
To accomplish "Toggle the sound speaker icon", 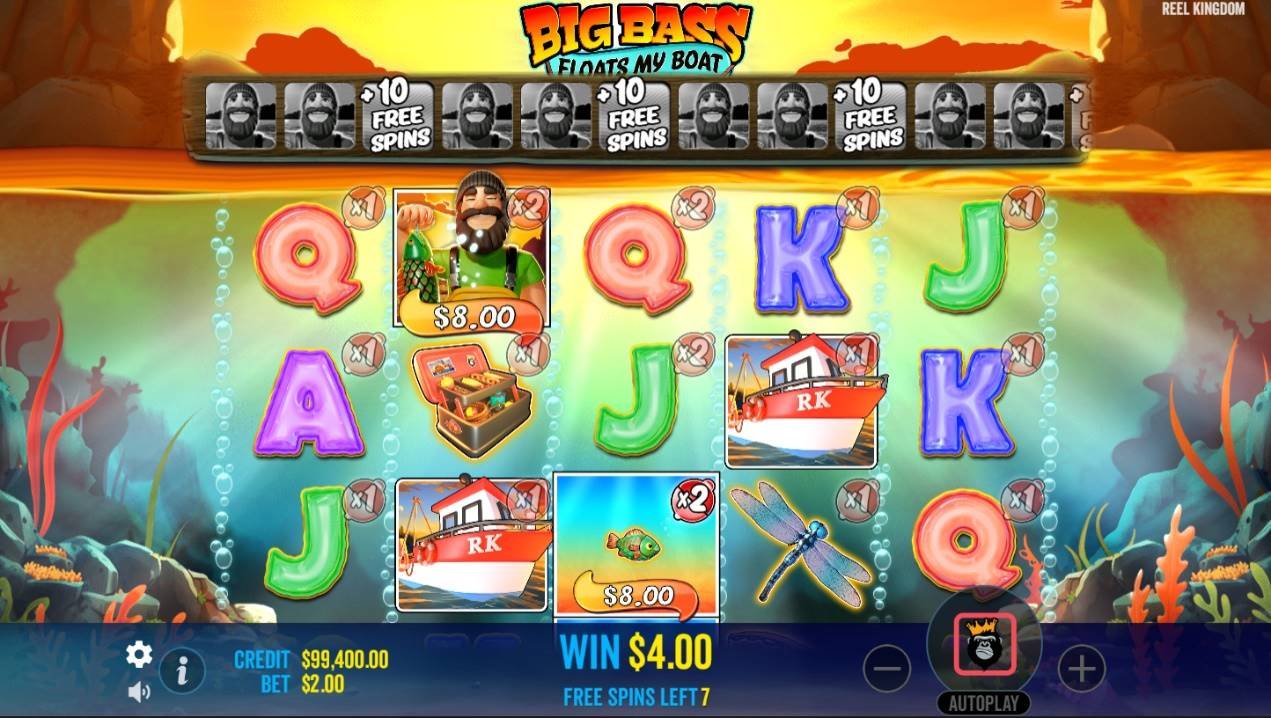I will tap(139, 691).
